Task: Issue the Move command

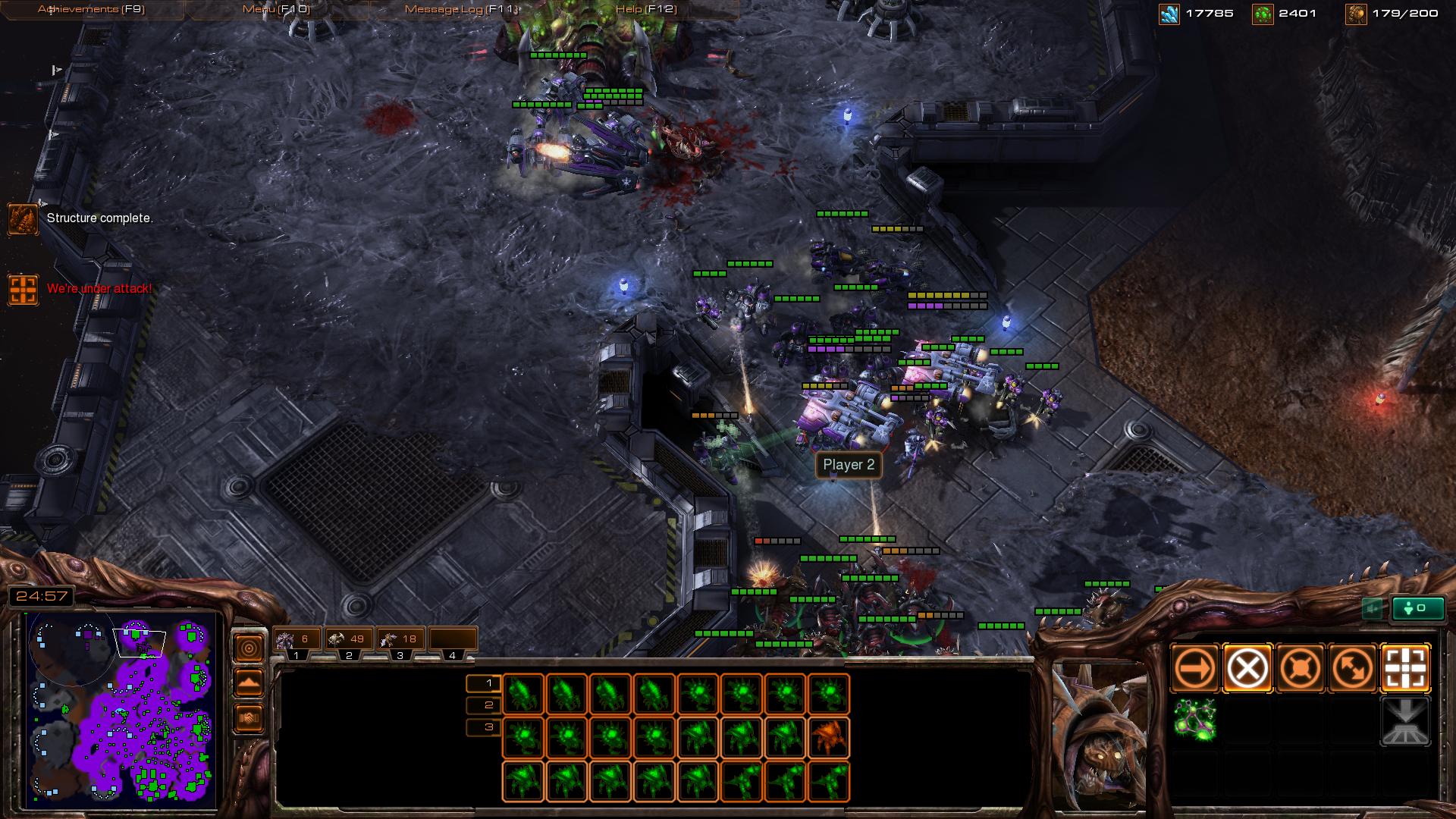Action: pyautogui.click(x=1194, y=669)
